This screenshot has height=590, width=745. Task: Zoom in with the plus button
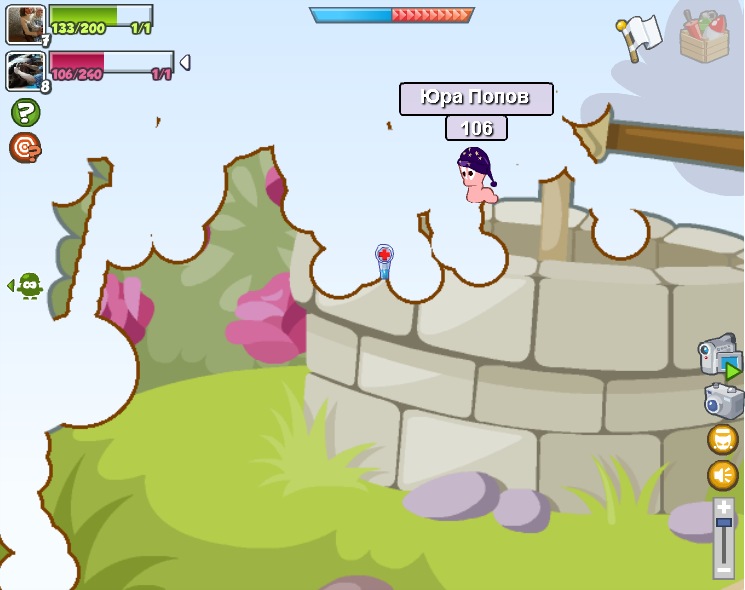(723, 507)
